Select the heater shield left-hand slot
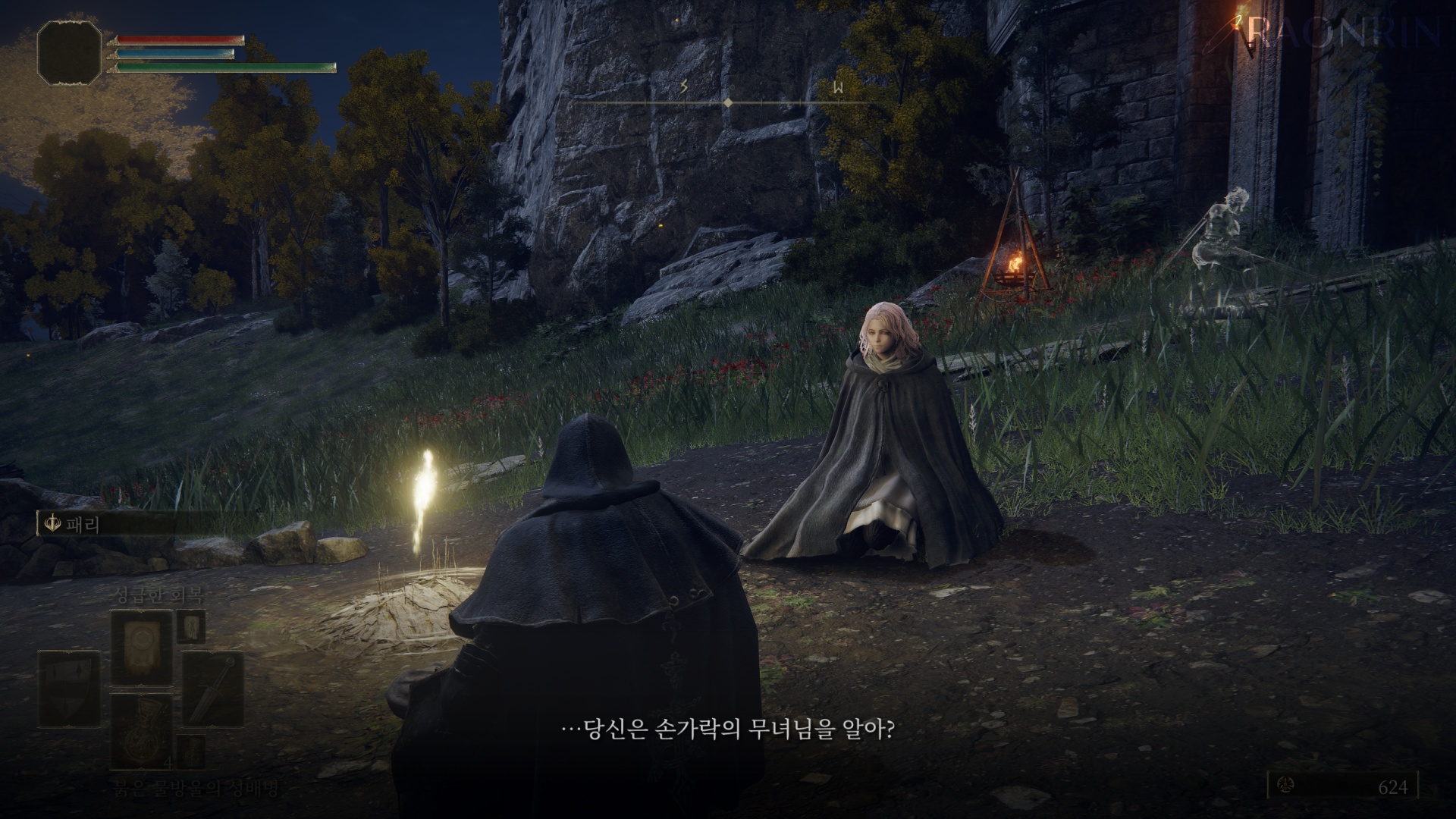1456x819 pixels. (68, 689)
